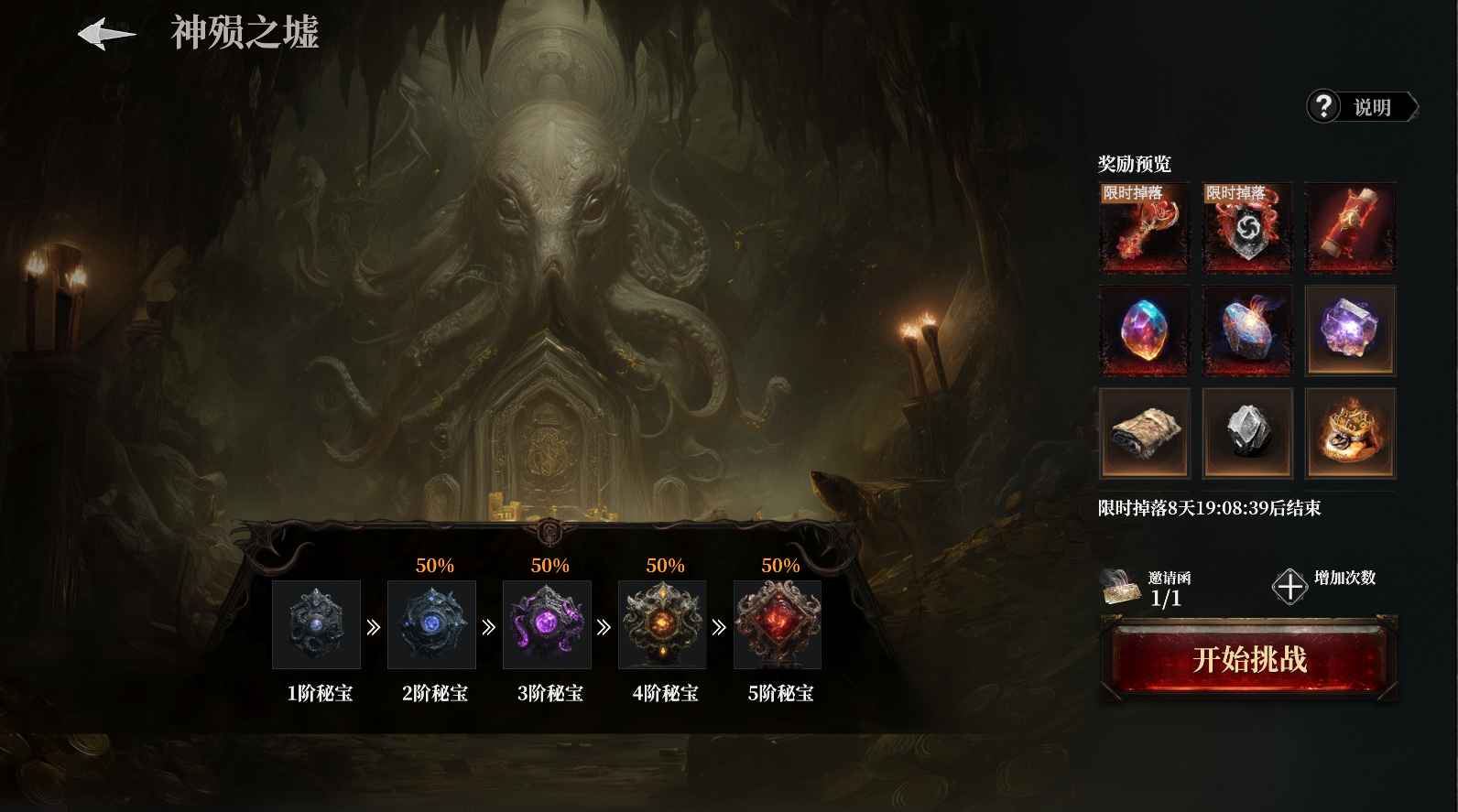The height and width of the screenshot is (812, 1458).
Task: Open the 说明 help info
Action: coord(1361,107)
